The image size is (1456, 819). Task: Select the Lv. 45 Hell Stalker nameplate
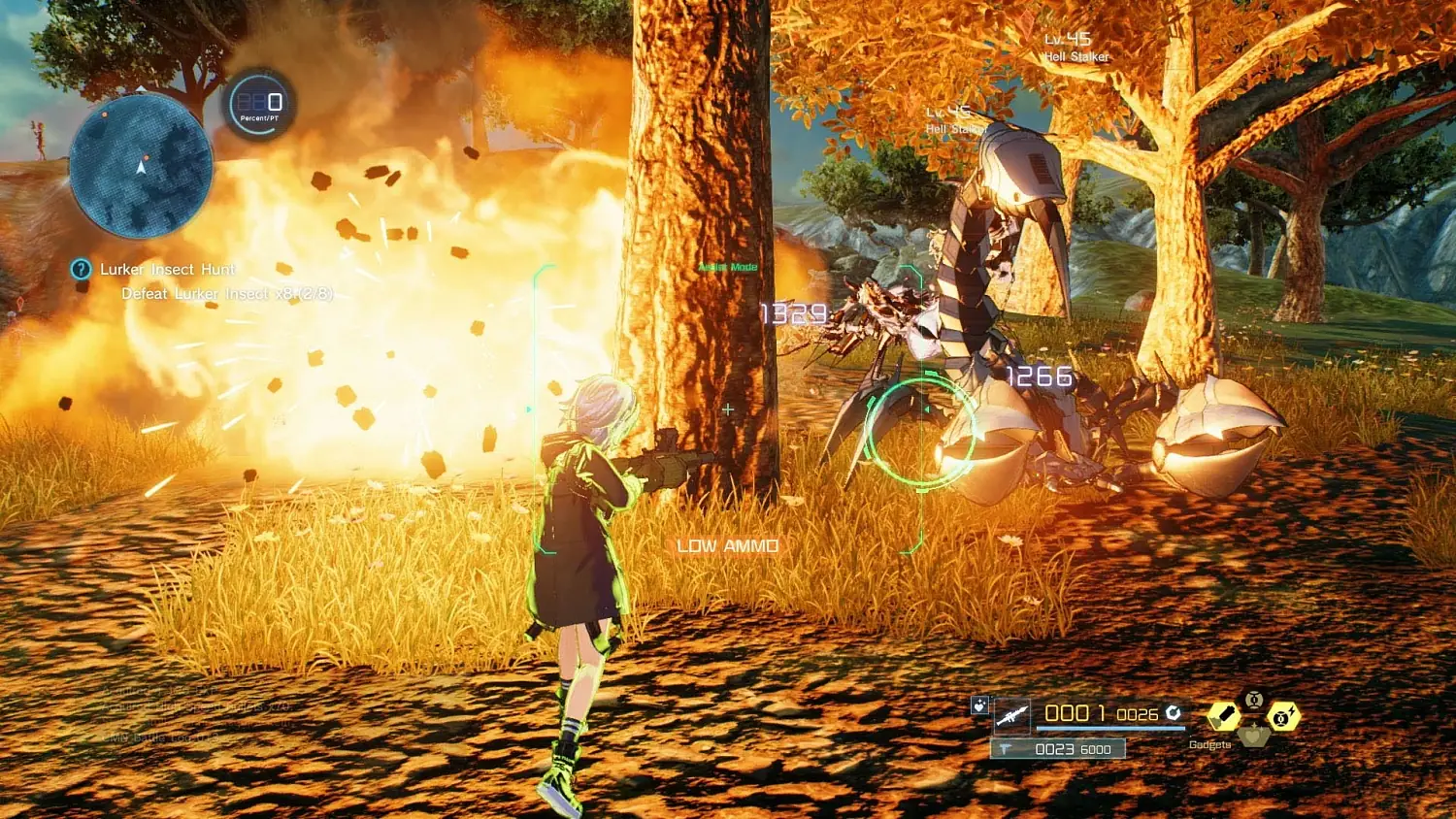click(1077, 49)
